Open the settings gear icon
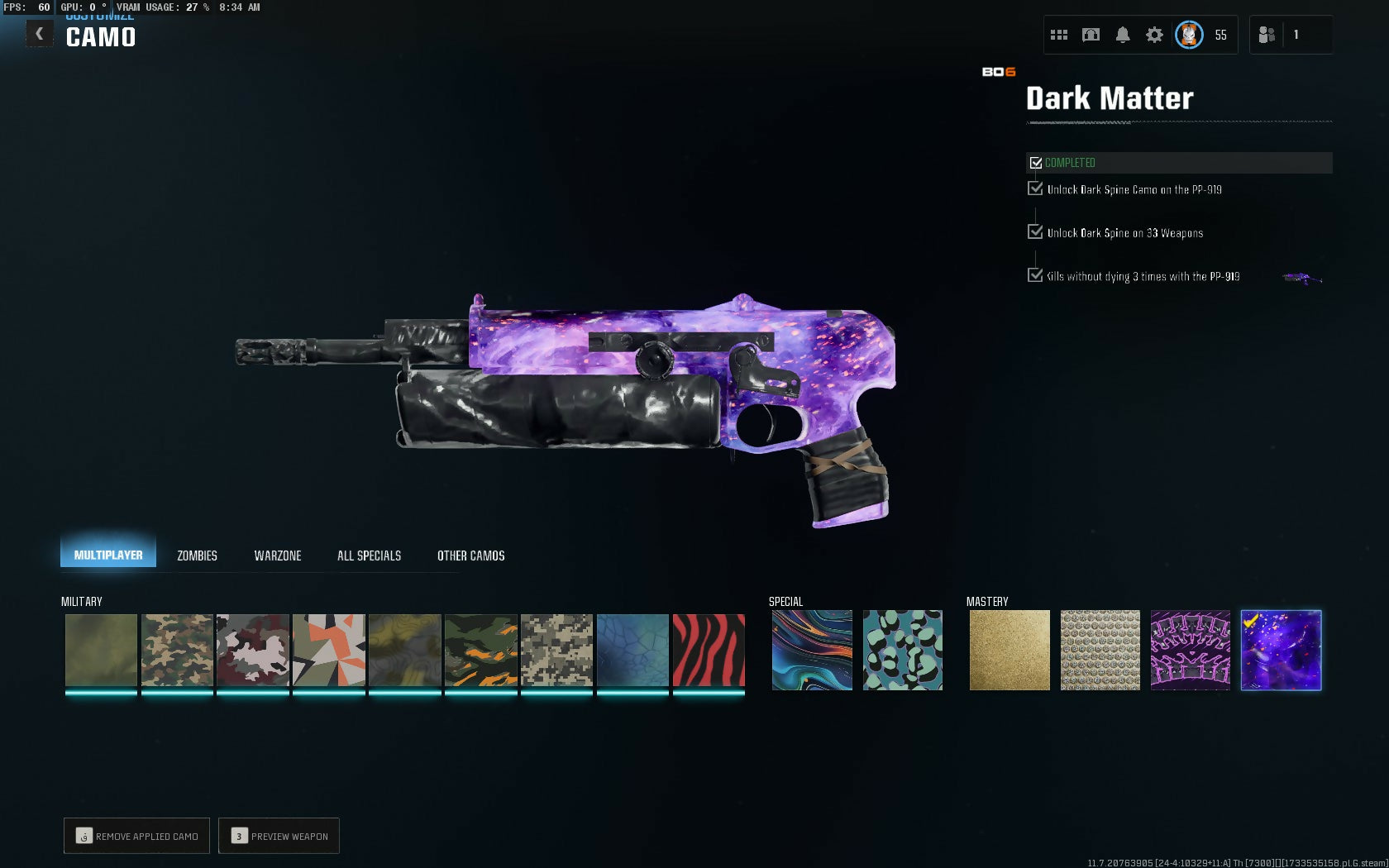 click(1154, 35)
